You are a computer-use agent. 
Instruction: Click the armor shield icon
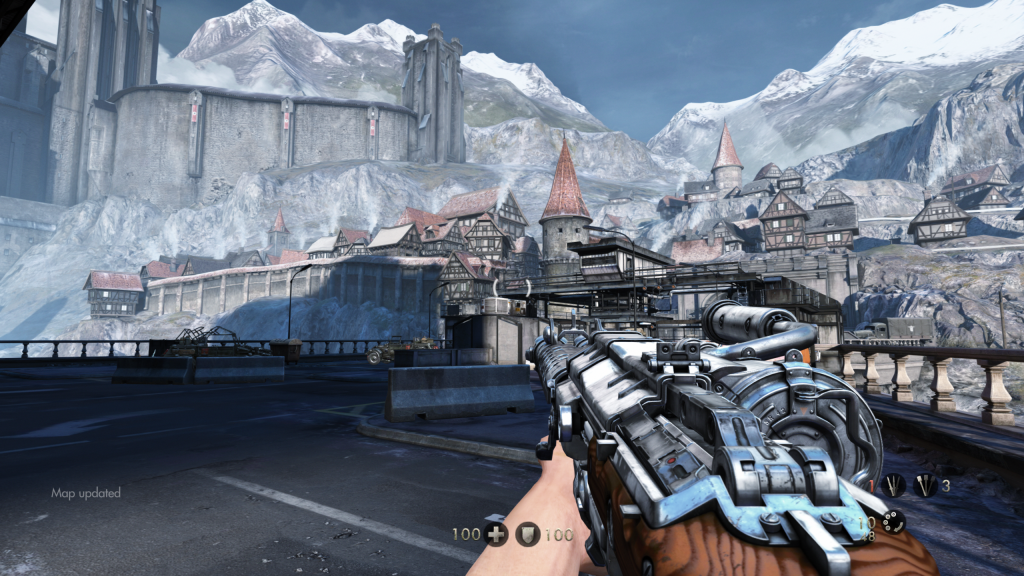(528, 534)
